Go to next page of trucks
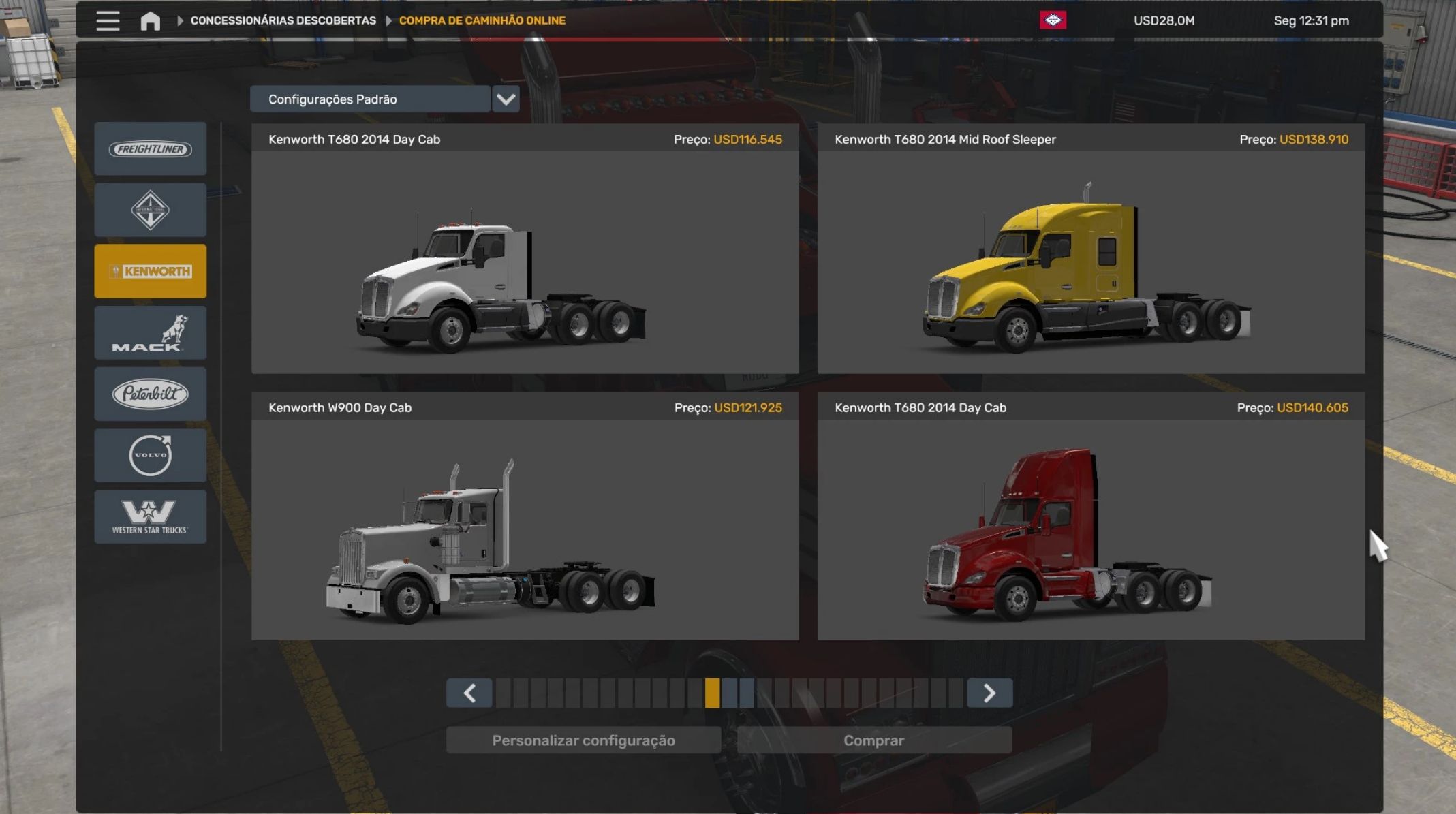Image resolution: width=1456 pixels, height=814 pixels. click(x=989, y=693)
